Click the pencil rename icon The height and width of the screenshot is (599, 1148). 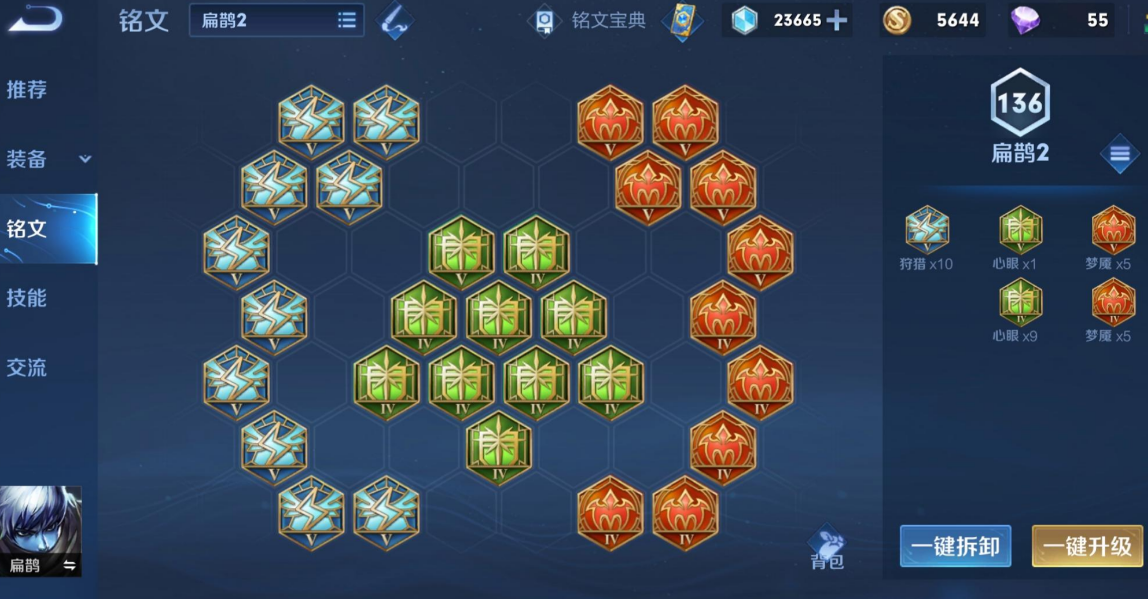pyautogui.click(x=395, y=21)
